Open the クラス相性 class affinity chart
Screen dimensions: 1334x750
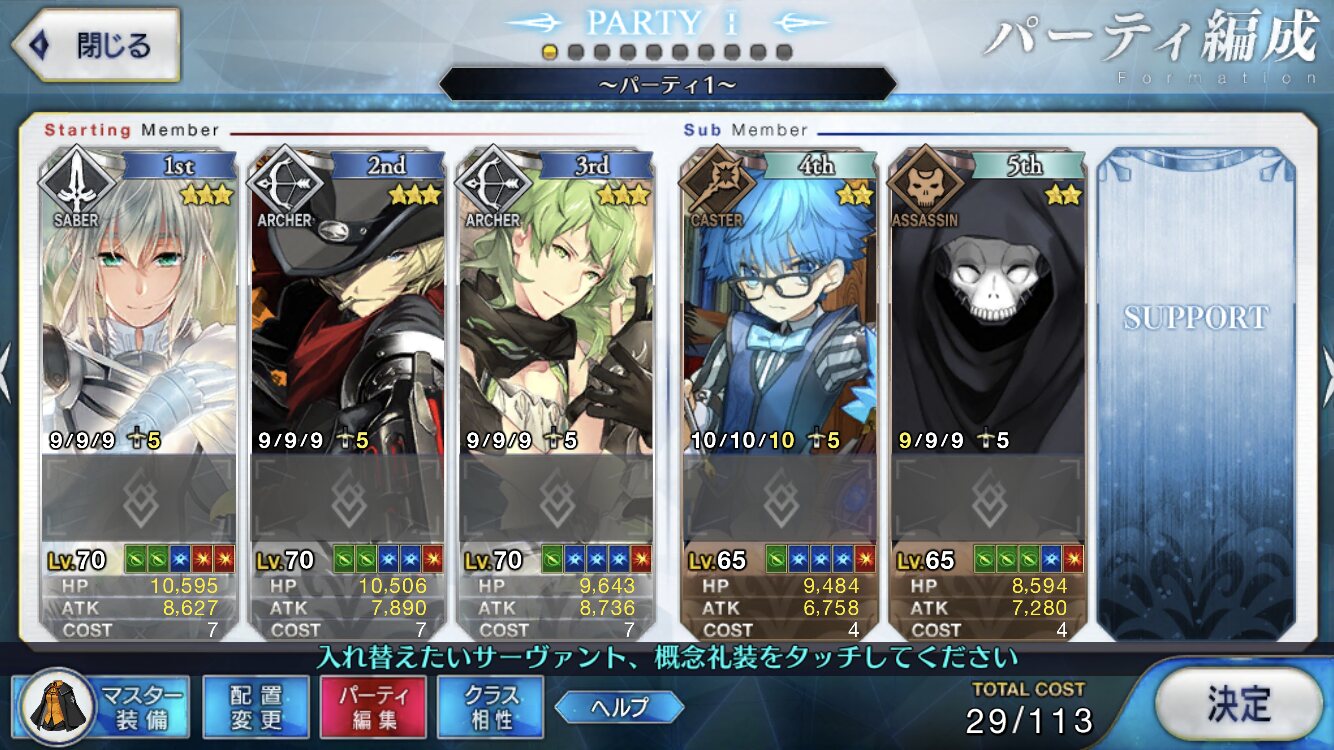(x=491, y=707)
